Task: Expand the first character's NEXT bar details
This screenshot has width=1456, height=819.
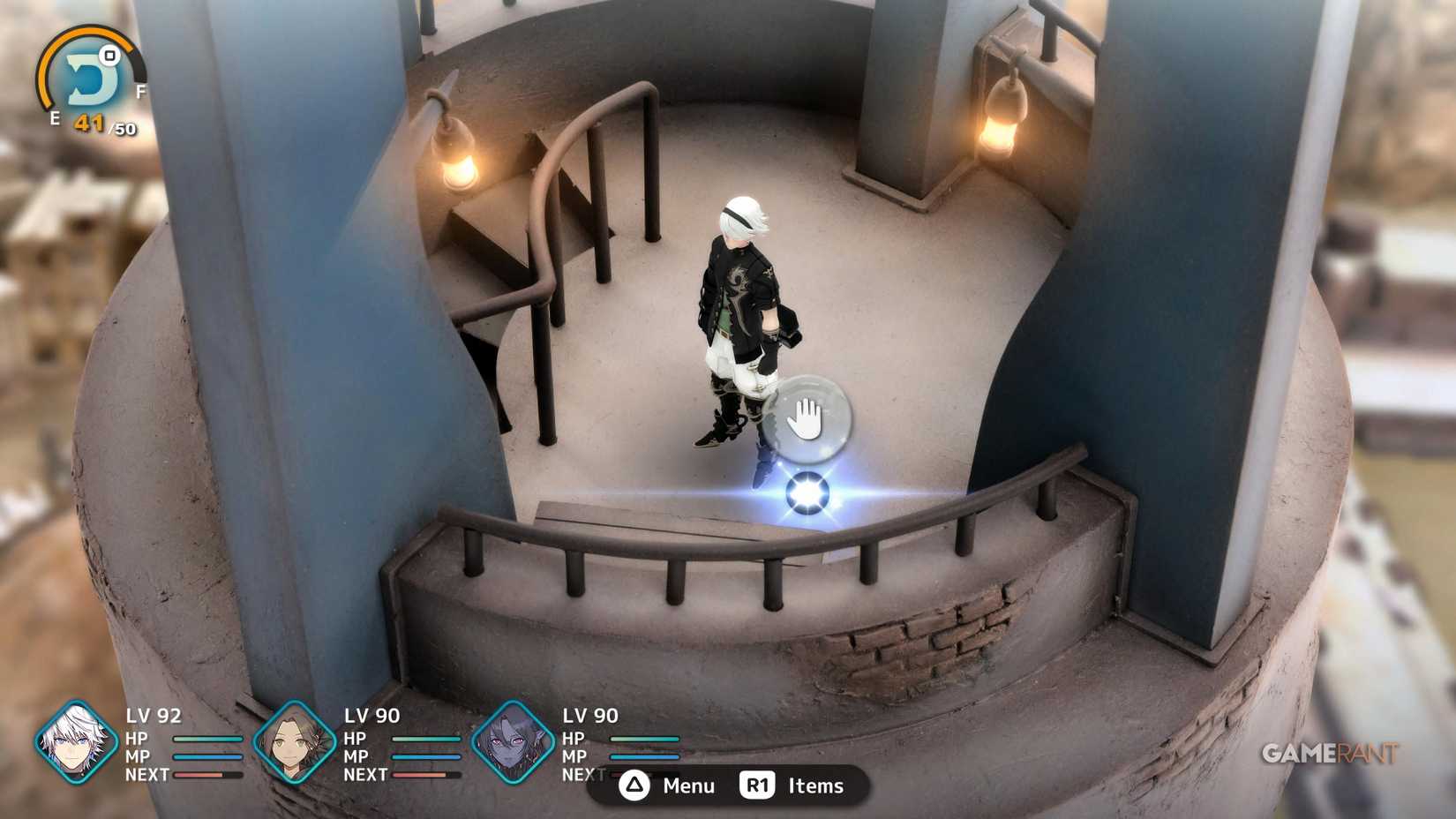Action: point(207,776)
